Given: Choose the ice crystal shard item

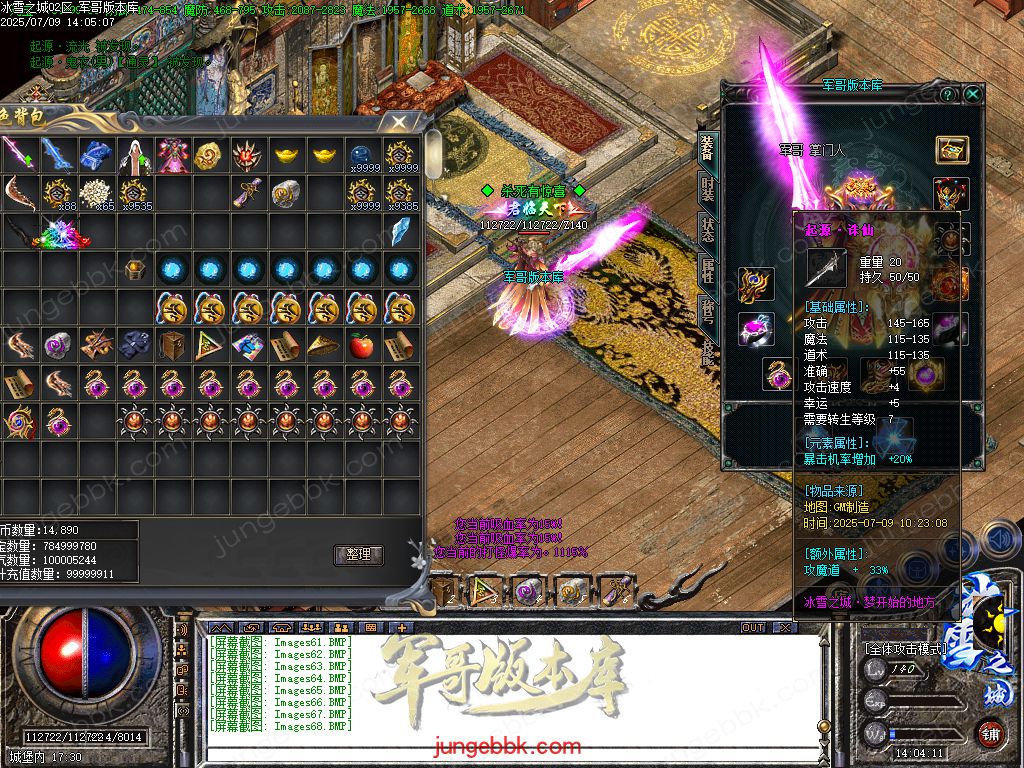Looking at the screenshot, I should [401, 231].
